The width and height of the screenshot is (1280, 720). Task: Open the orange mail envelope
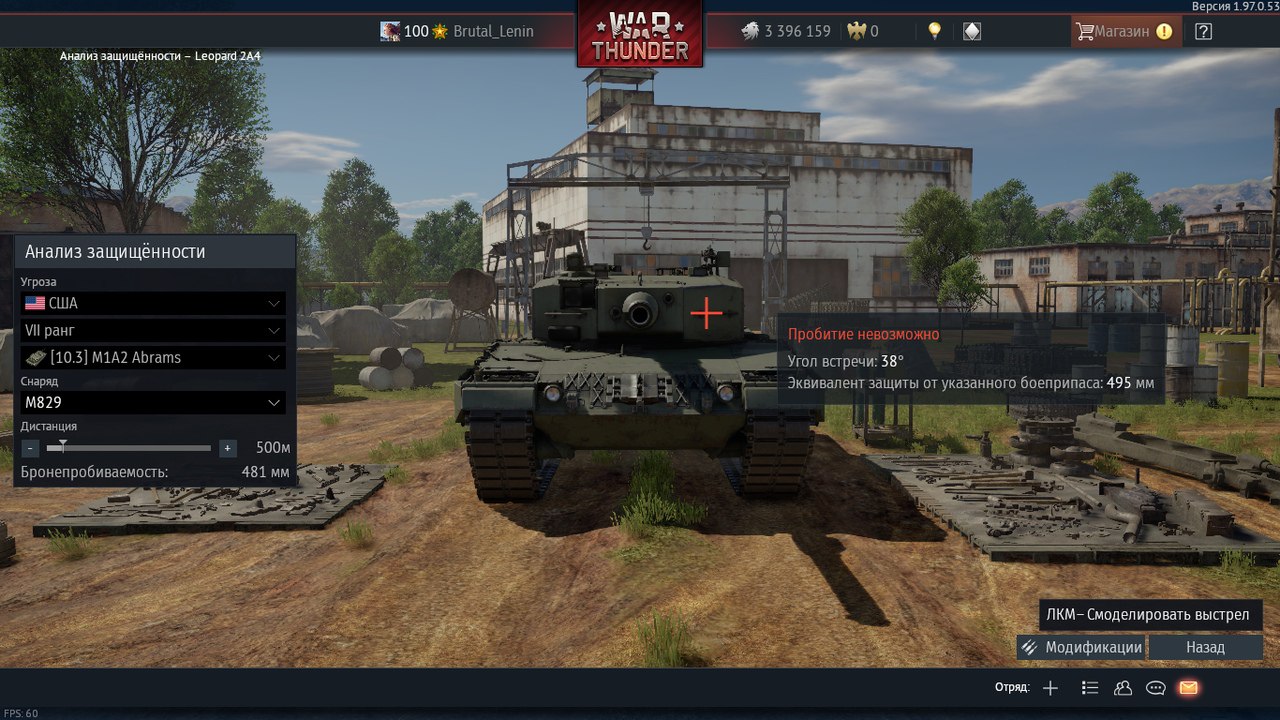(1188, 687)
